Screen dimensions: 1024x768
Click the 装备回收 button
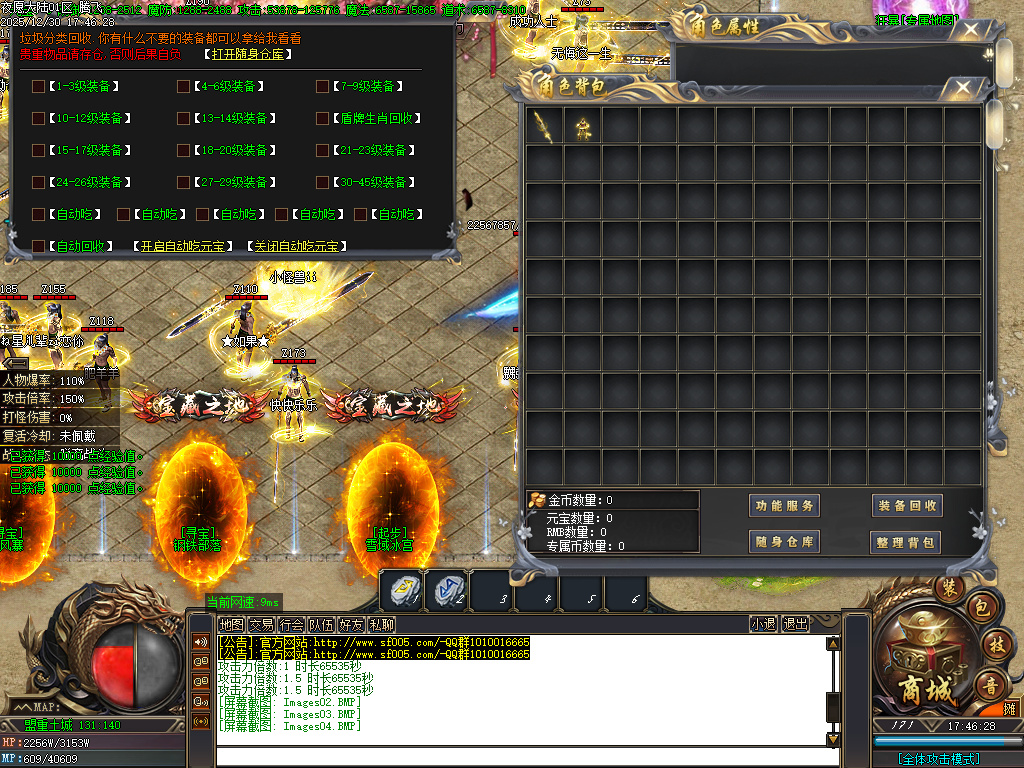907,506
